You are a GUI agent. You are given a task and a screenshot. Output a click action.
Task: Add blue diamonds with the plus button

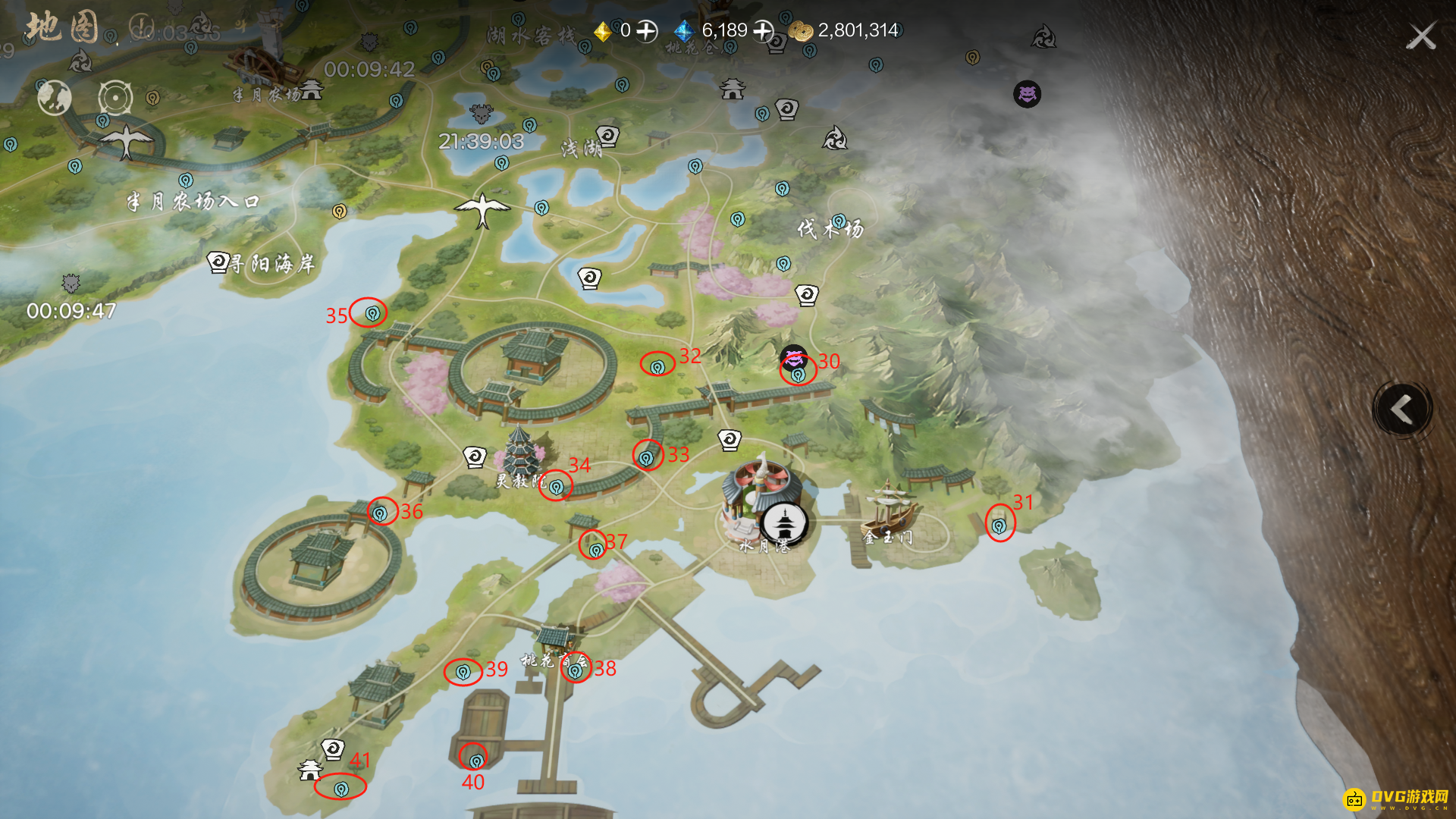tap(763, 31)
